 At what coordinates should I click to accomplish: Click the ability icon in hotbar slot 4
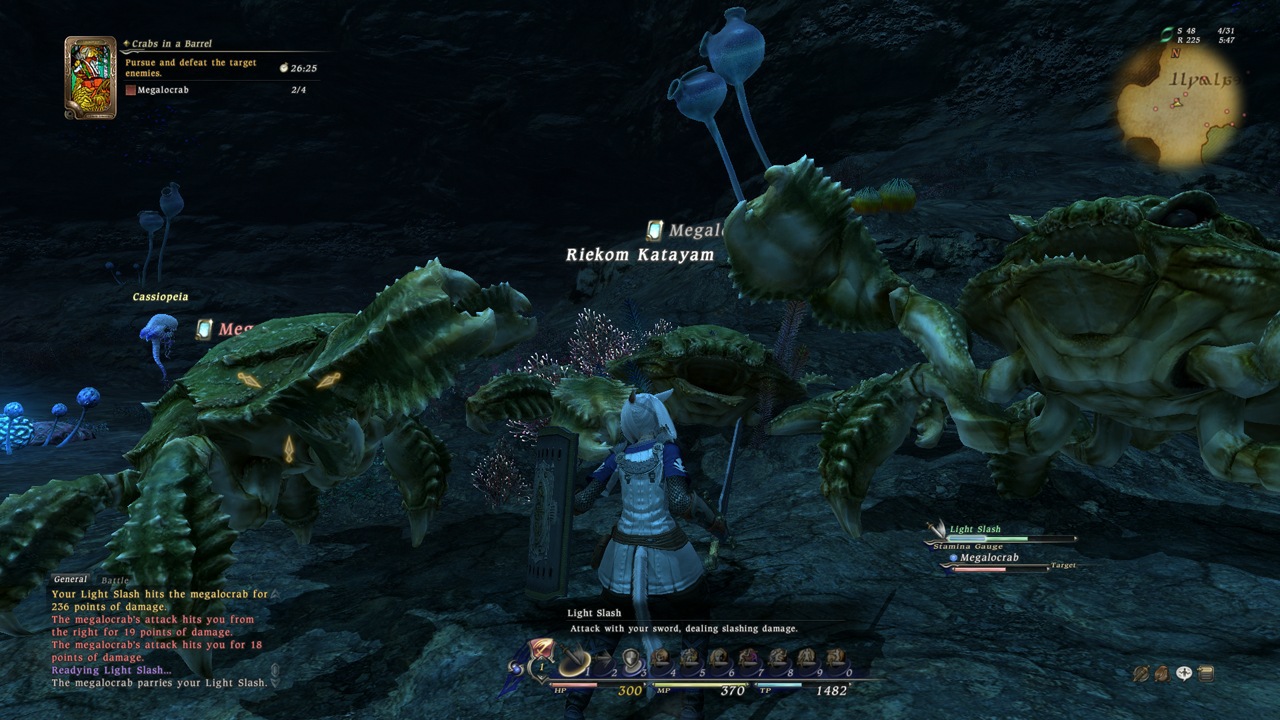point(660,660)
